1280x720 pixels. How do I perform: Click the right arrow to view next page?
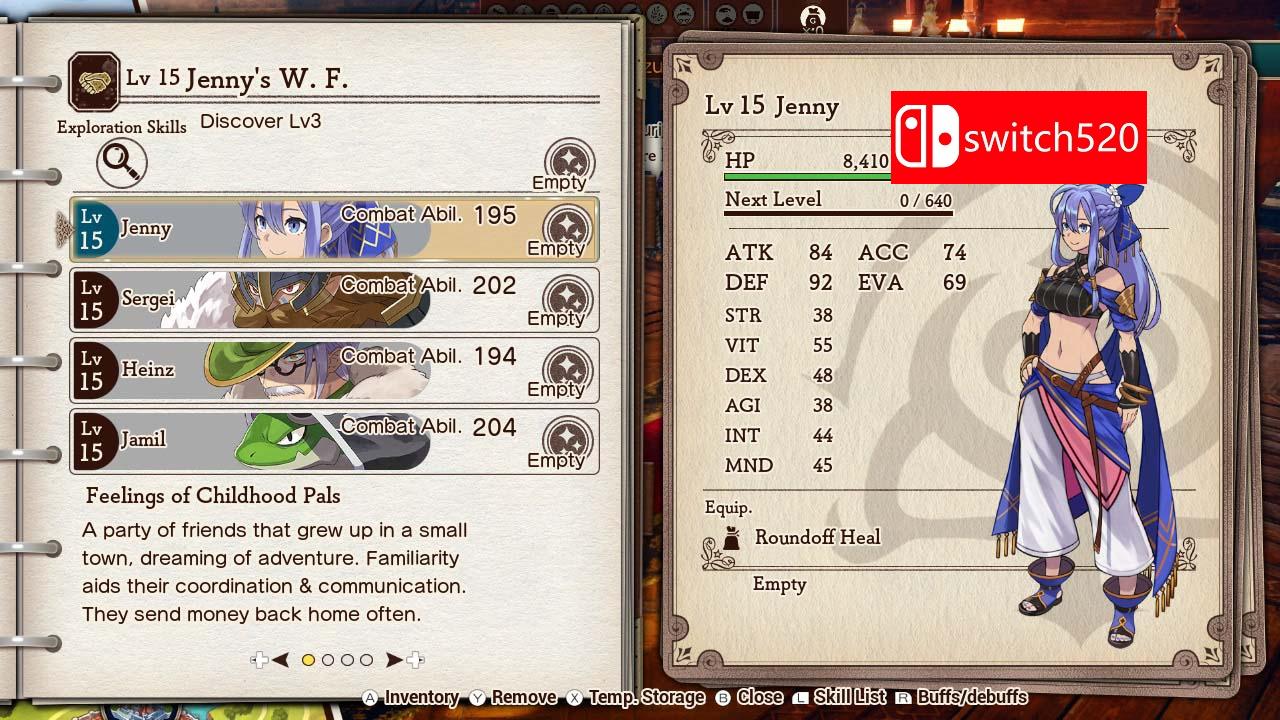(x=395, y=659)
